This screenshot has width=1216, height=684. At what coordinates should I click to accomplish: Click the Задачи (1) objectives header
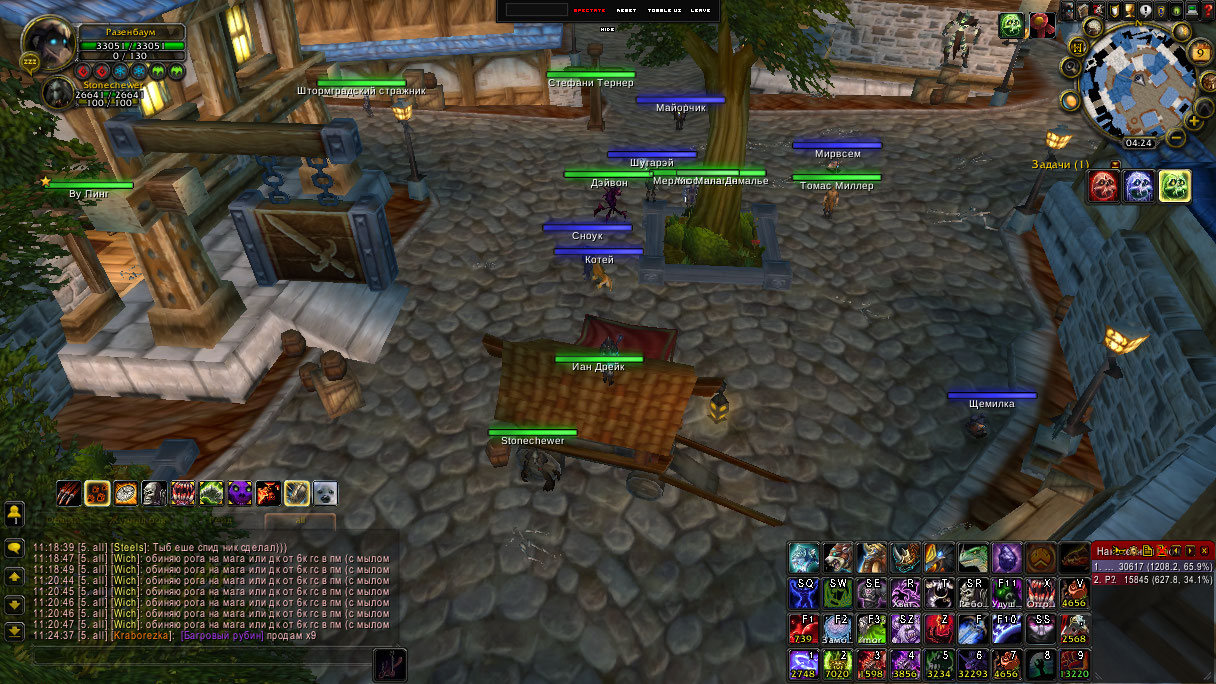click(x=1060, y=164)
